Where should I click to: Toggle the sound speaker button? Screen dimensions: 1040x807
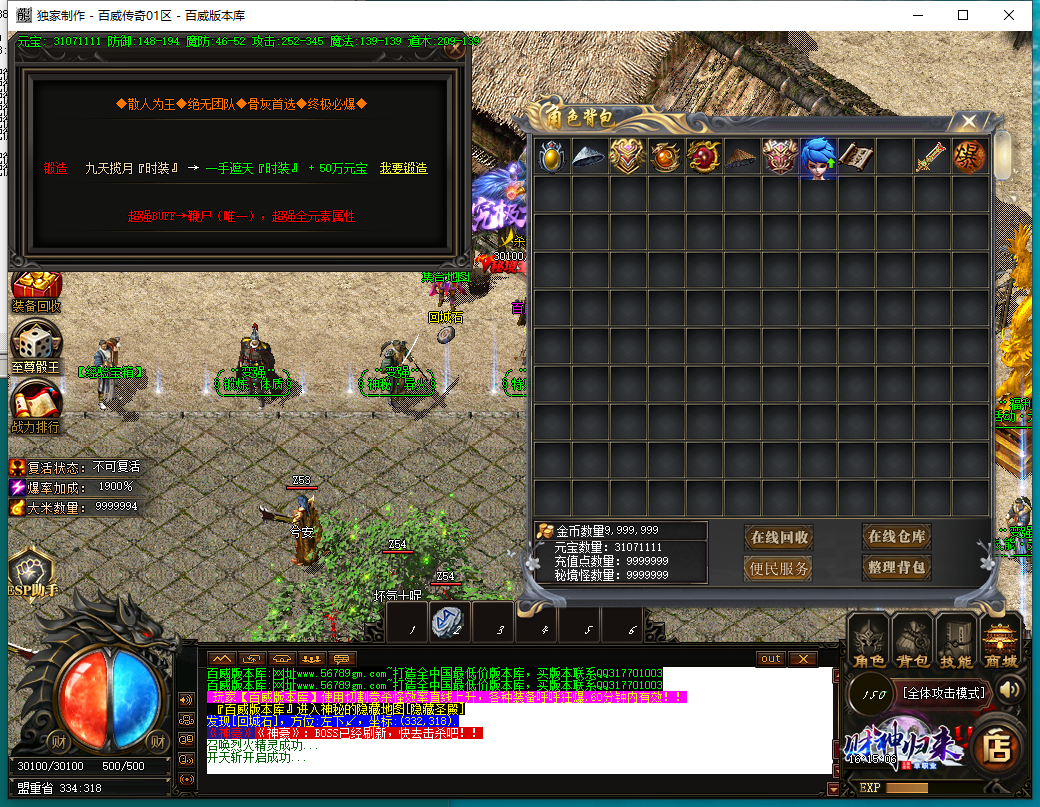tap(1011, 689)
